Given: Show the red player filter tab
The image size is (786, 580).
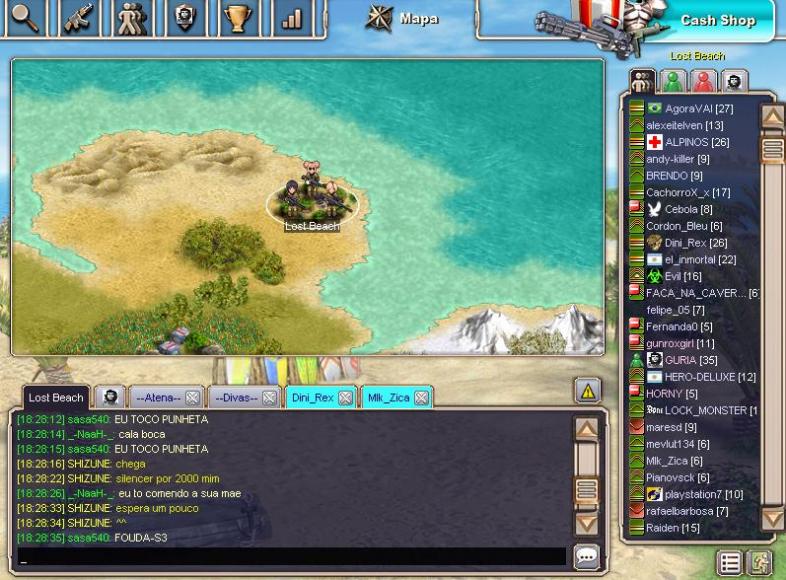Looking at the screenshot, I should pyautogui.click(x=704, y=81).
